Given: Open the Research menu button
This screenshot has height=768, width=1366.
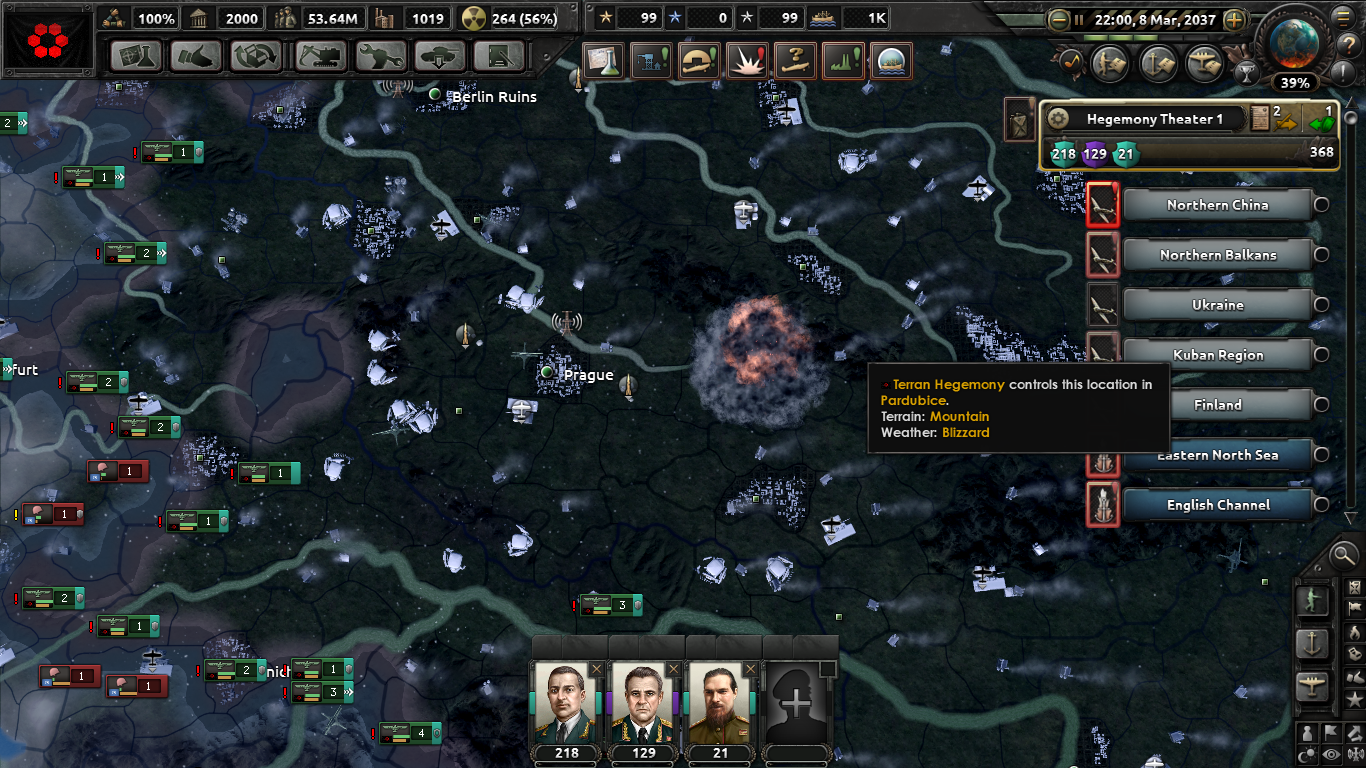Looking at the screenshot, I should pyautogui.click(x=136, y=56).
